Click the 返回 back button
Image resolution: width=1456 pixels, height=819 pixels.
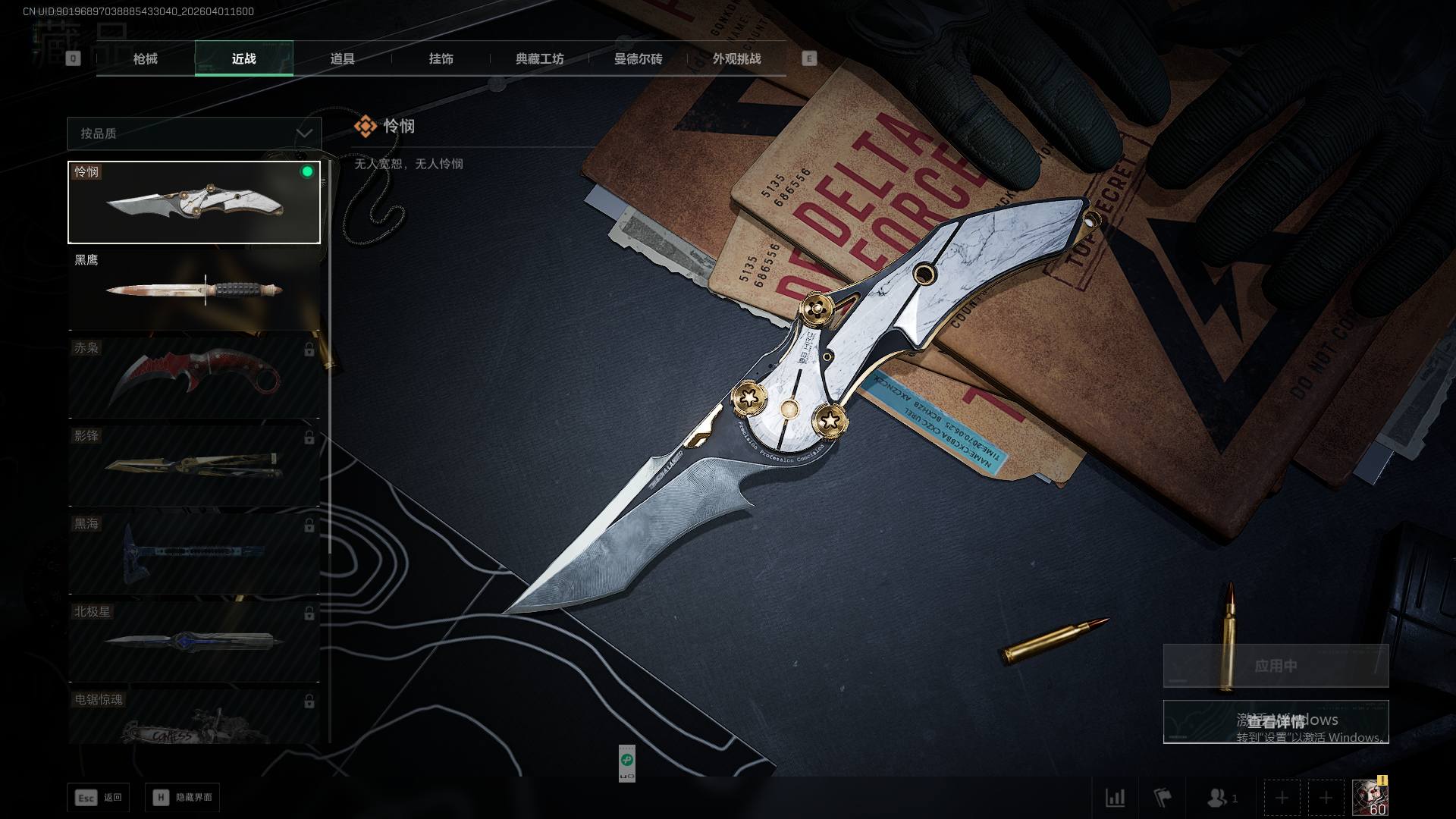[x=99, y=798]
